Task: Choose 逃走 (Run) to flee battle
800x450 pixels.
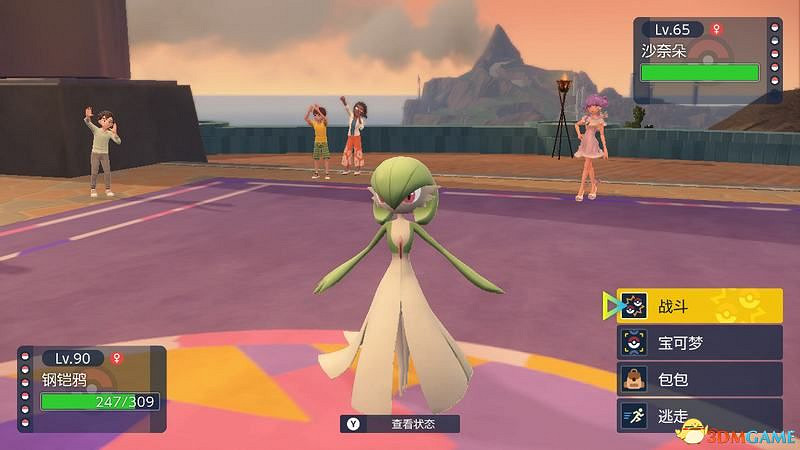Action: click(699, 415)
